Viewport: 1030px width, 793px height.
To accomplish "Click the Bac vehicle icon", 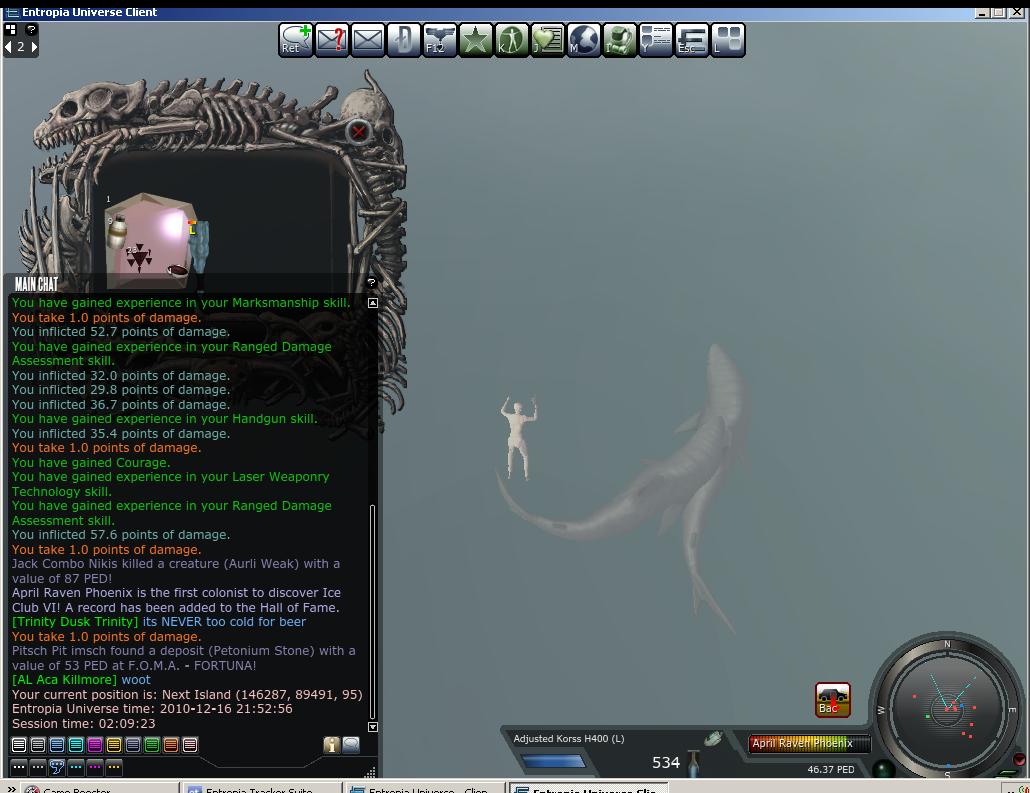I will click(833, 699).
